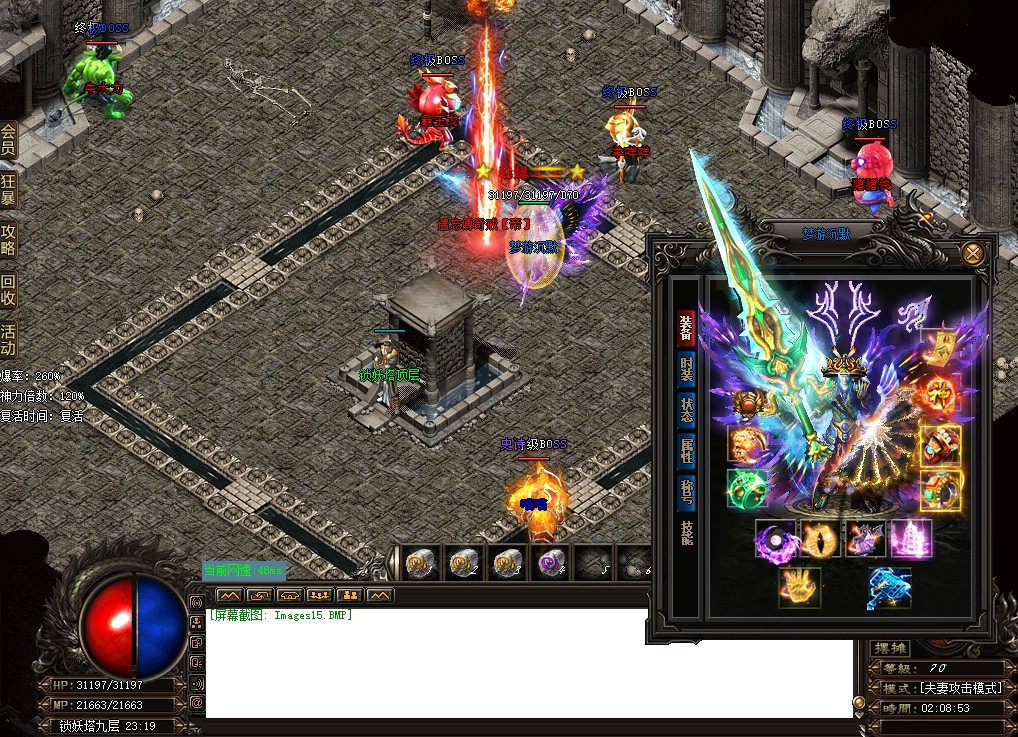Screen dimensions: 1018x737
Task: Open the 活动 events menu
Action: (9, 340)
